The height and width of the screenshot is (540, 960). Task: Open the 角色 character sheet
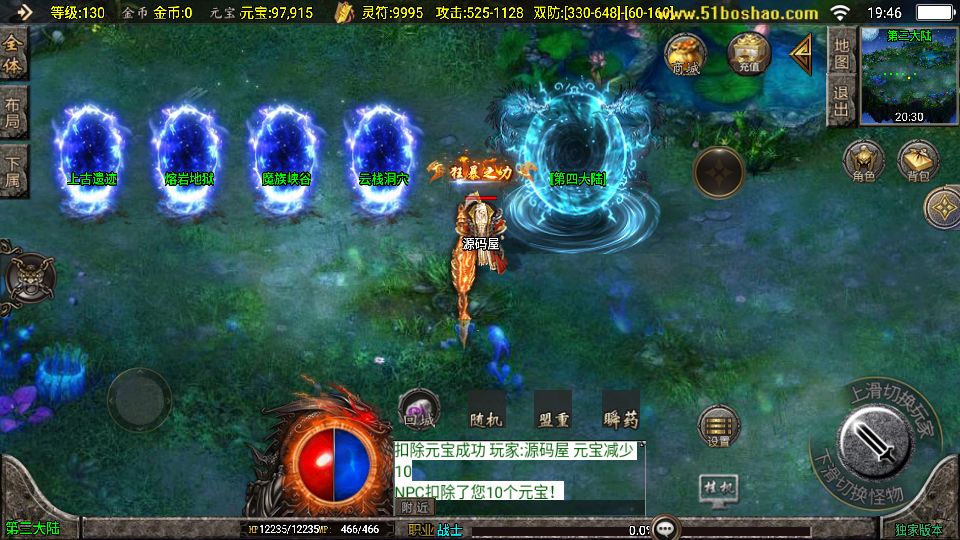864,161
